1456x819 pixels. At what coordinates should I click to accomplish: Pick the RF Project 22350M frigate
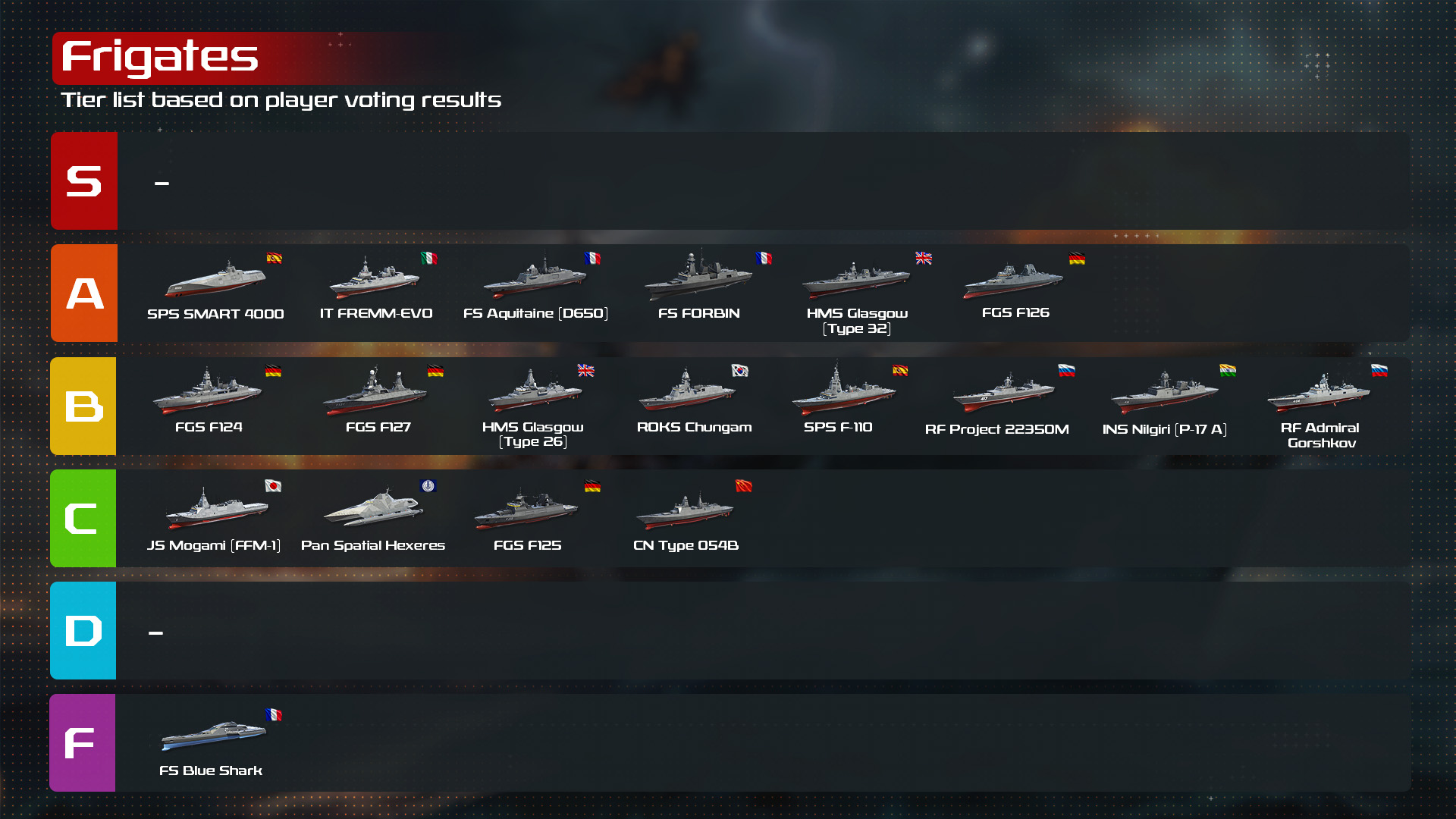click(x=1003, y=394)
